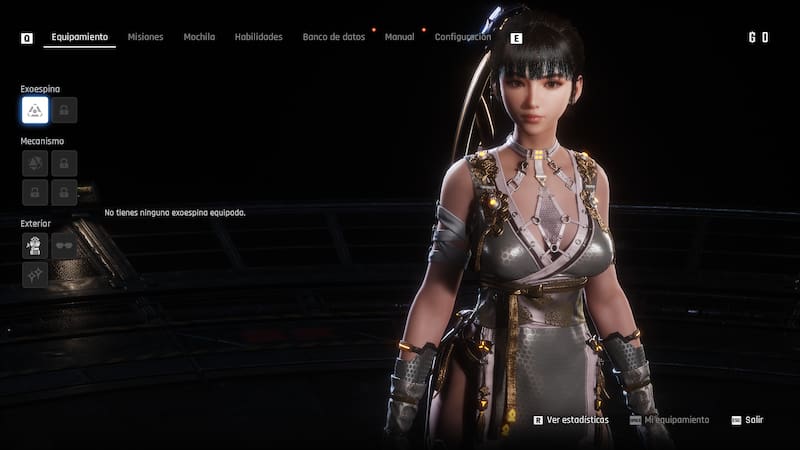The image size is (800, 450).
Task: Switch to the Manual tab
Action: [399, 37]
